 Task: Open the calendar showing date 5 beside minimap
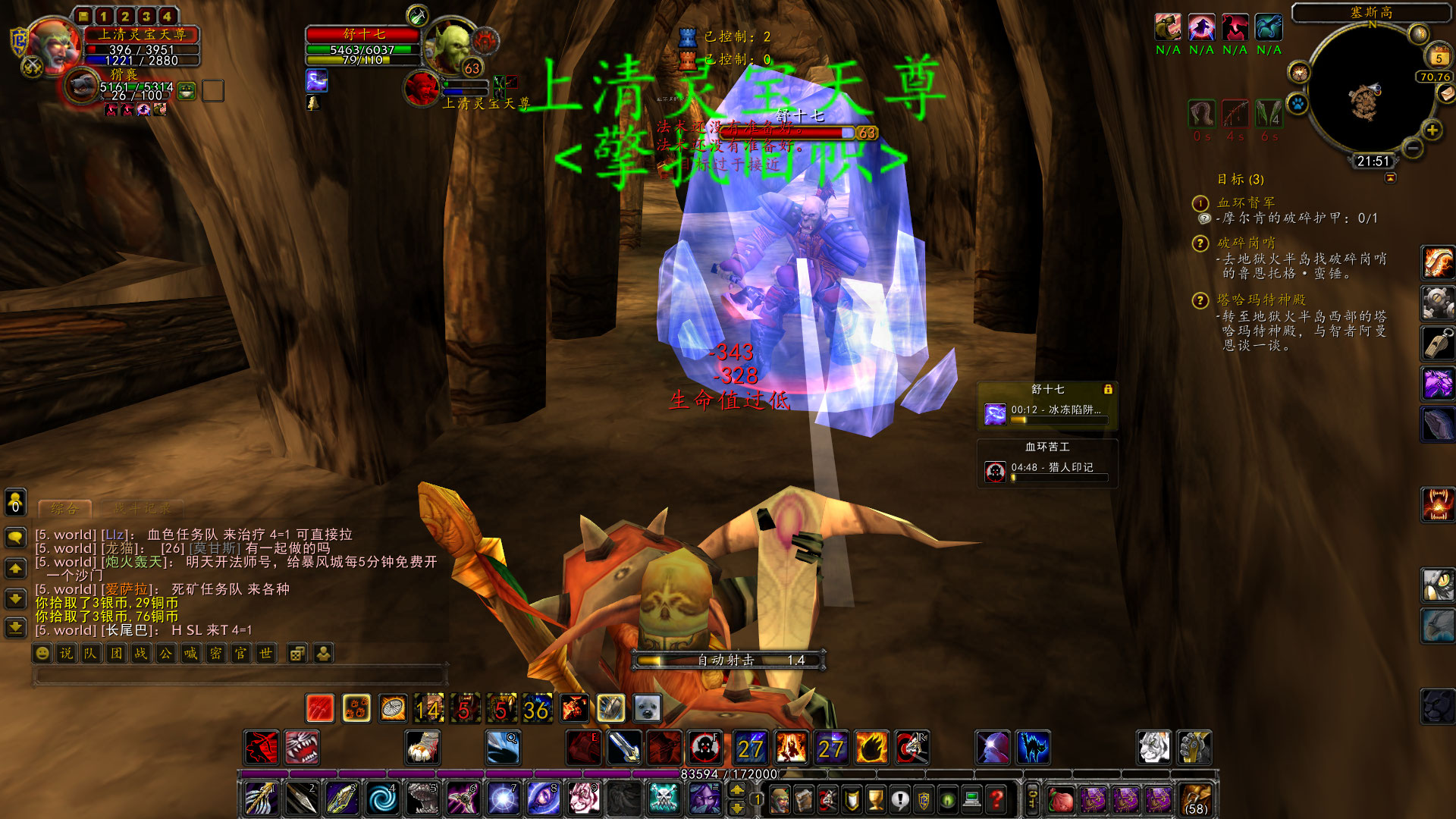[1439, 55]
